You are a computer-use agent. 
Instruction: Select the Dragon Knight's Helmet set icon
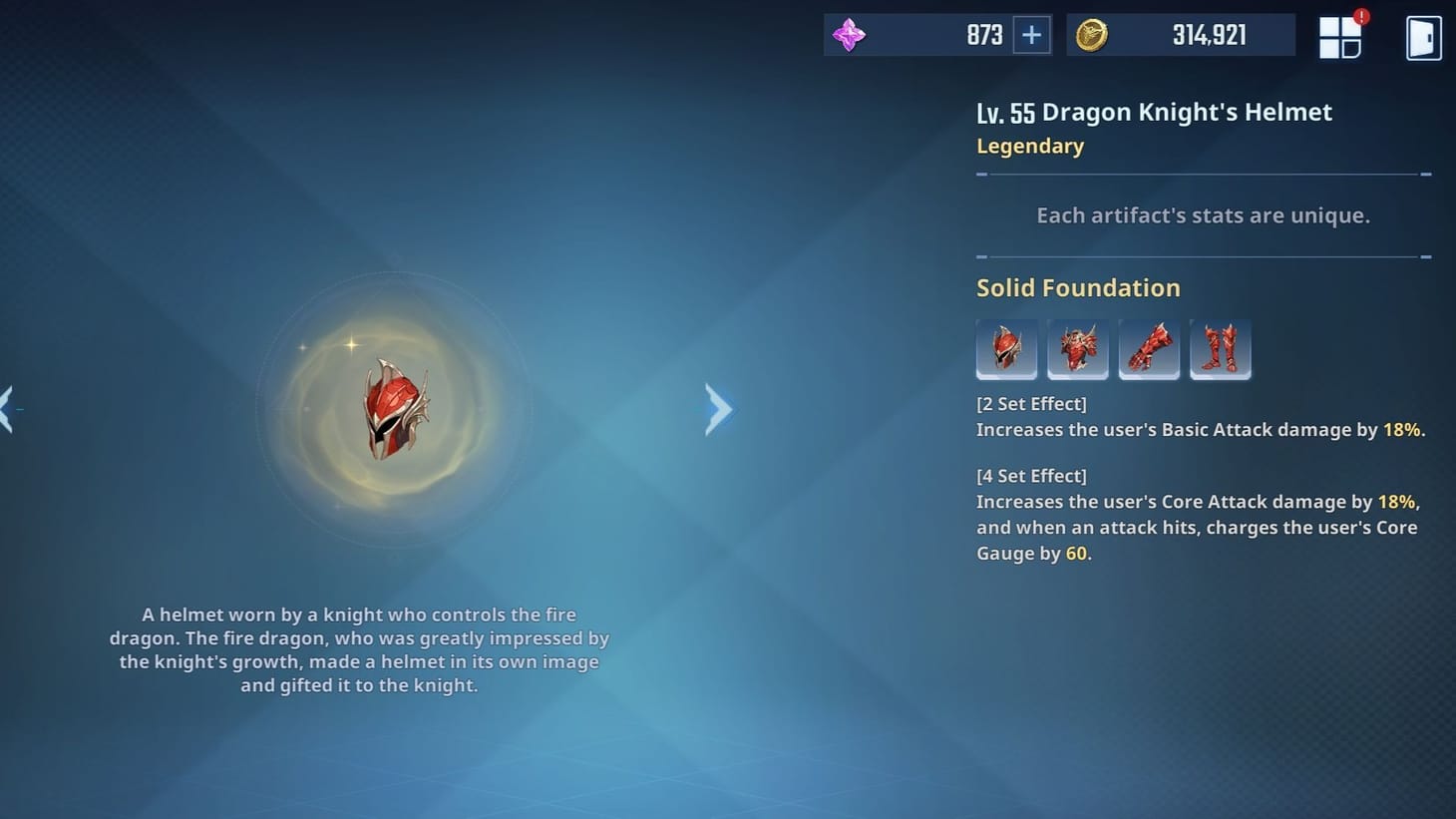(x=1006, y=349)
